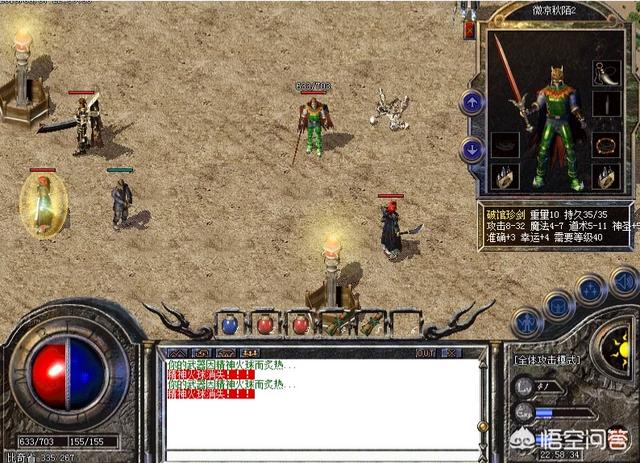Use the blue mana potion in the belt

pyautogui.click(x=229, y=324)
